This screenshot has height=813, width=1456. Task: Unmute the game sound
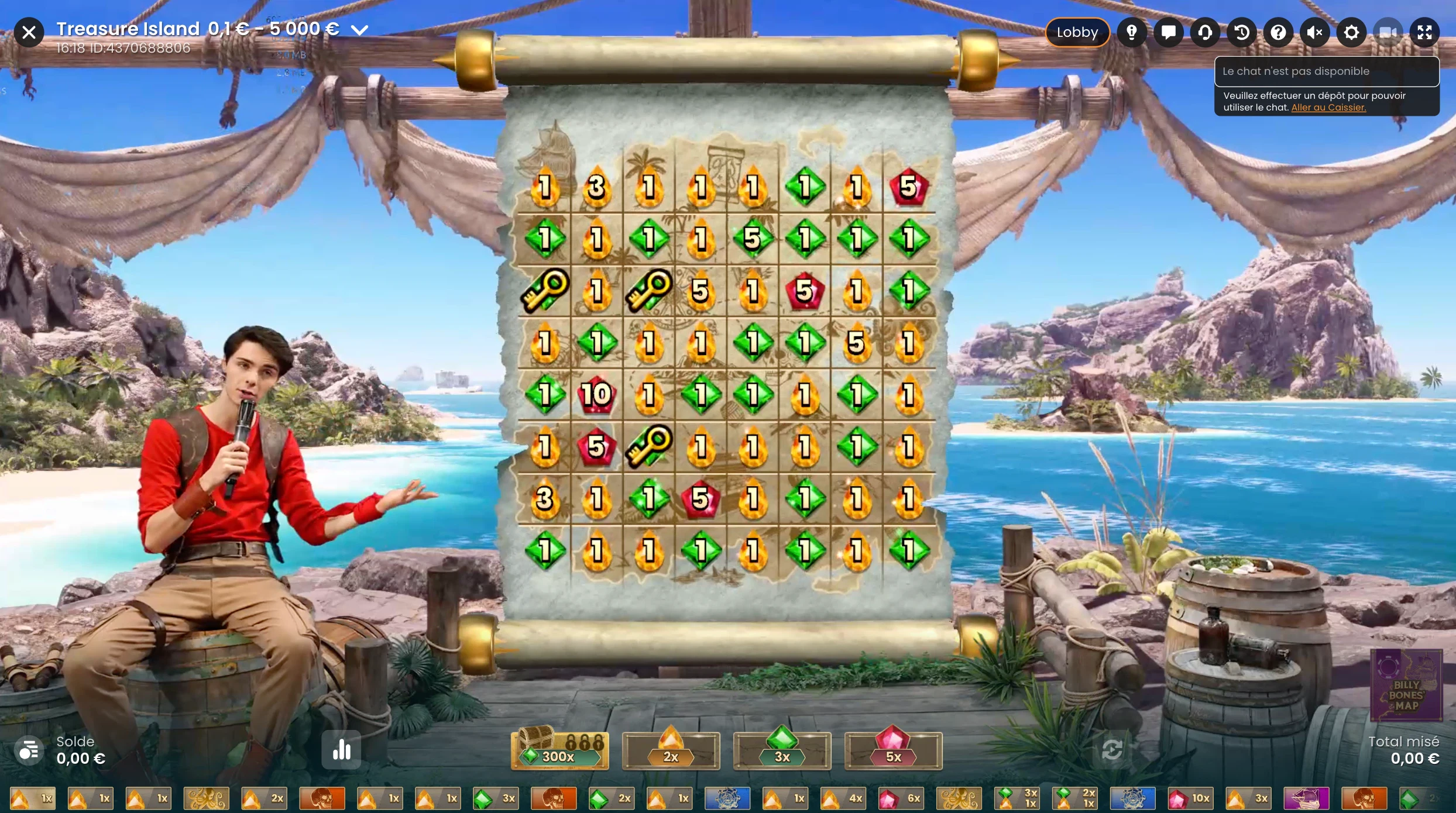[x=1314, y=32]
